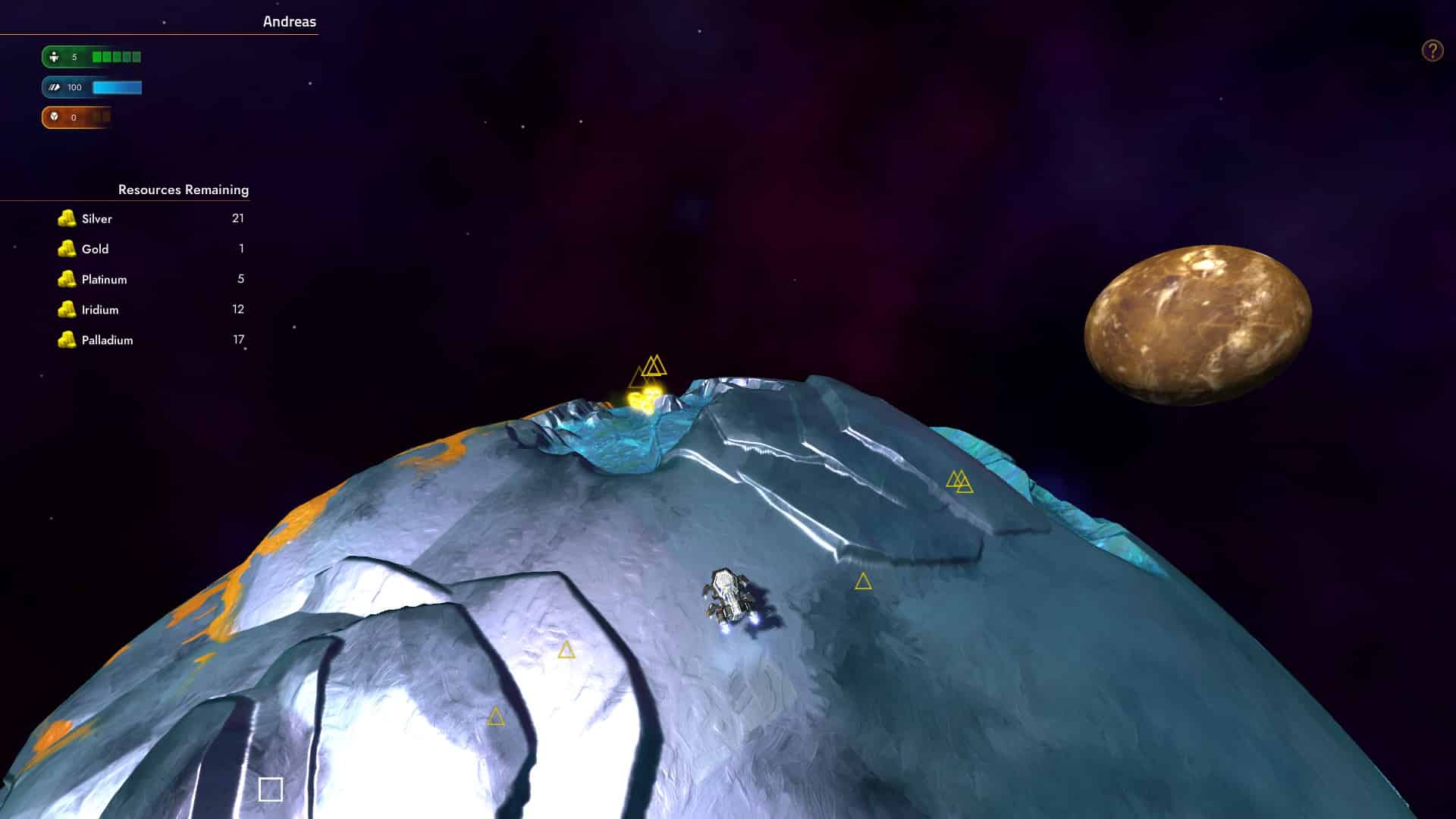Image resolution: width=1456 pixels, height=819 pixels.
Task: Click the Resources Remaining header
Action: pyautogui.click(x=183, y=190)
